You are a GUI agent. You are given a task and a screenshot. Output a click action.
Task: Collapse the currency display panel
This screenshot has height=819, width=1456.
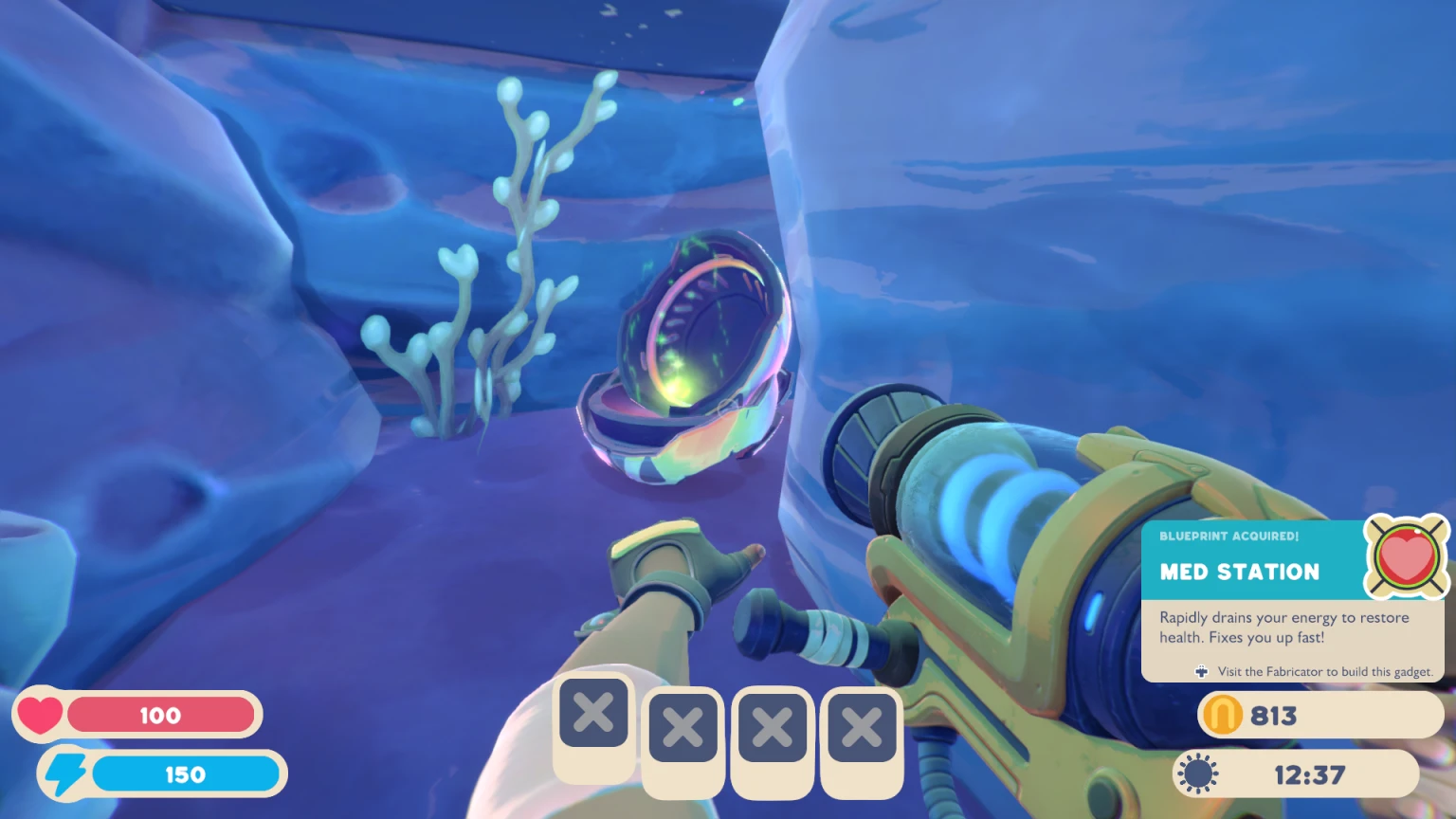coord(1318,716)
